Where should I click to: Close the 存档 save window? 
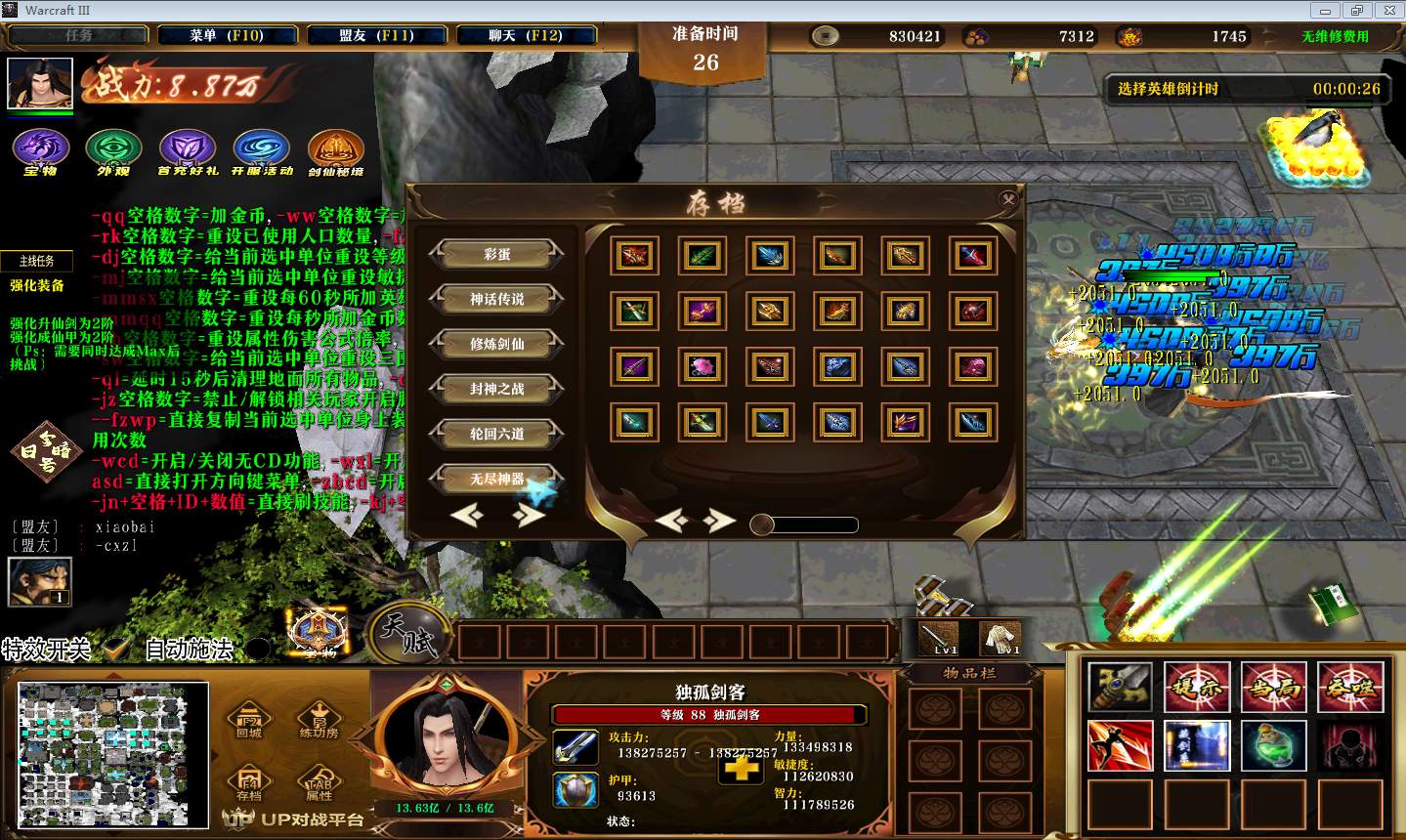(1007, 199)
